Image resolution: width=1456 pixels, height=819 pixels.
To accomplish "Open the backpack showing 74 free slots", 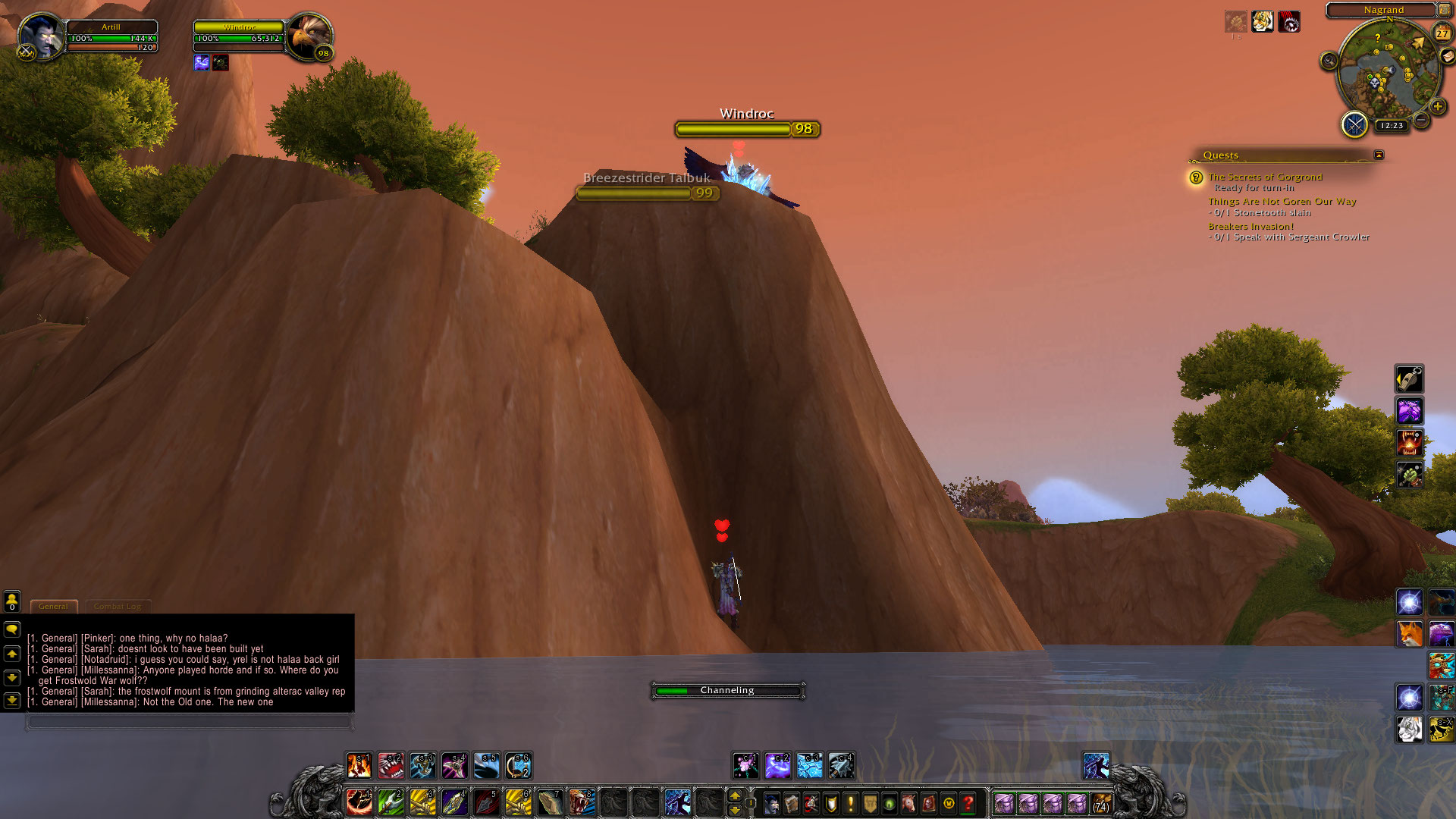I will 1101,802.
